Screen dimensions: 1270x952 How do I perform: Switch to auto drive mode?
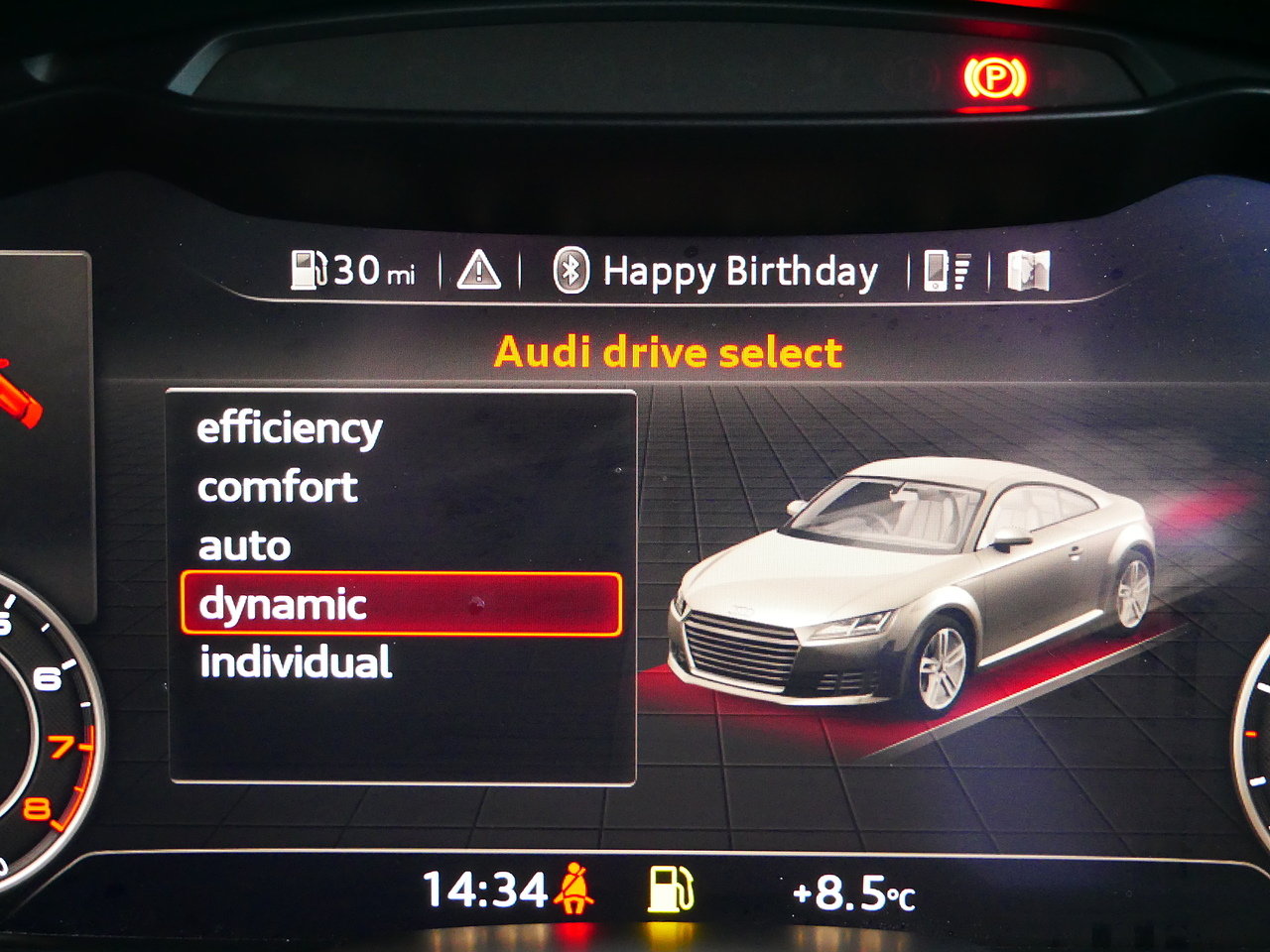(x=244, y=546)
